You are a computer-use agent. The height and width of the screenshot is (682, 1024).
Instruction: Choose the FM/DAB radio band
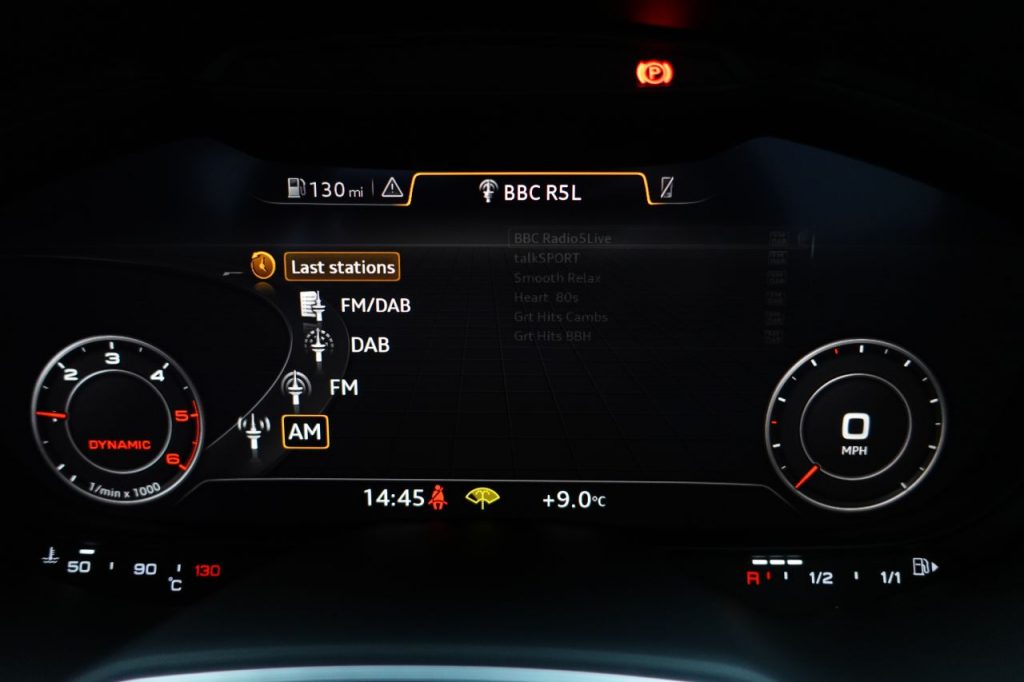coord(375,305)
